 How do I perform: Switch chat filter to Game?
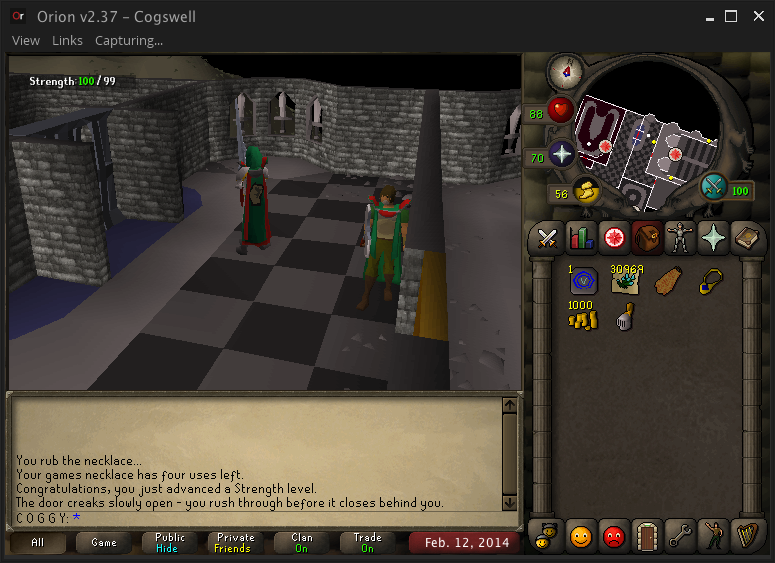(104, 543)
